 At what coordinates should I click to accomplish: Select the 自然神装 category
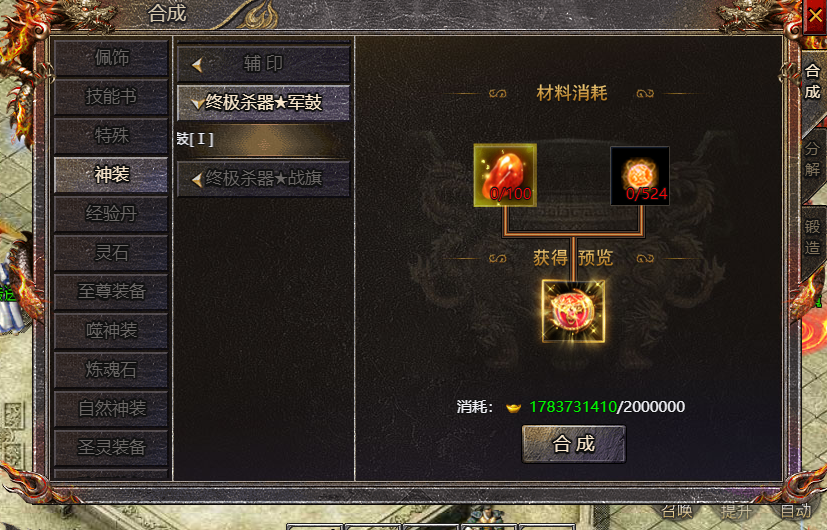coord(111,409)
